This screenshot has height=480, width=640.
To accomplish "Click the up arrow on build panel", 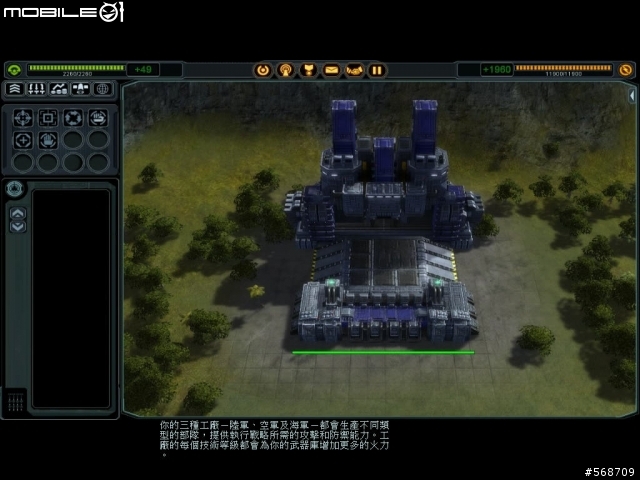I will click(17, 213).
